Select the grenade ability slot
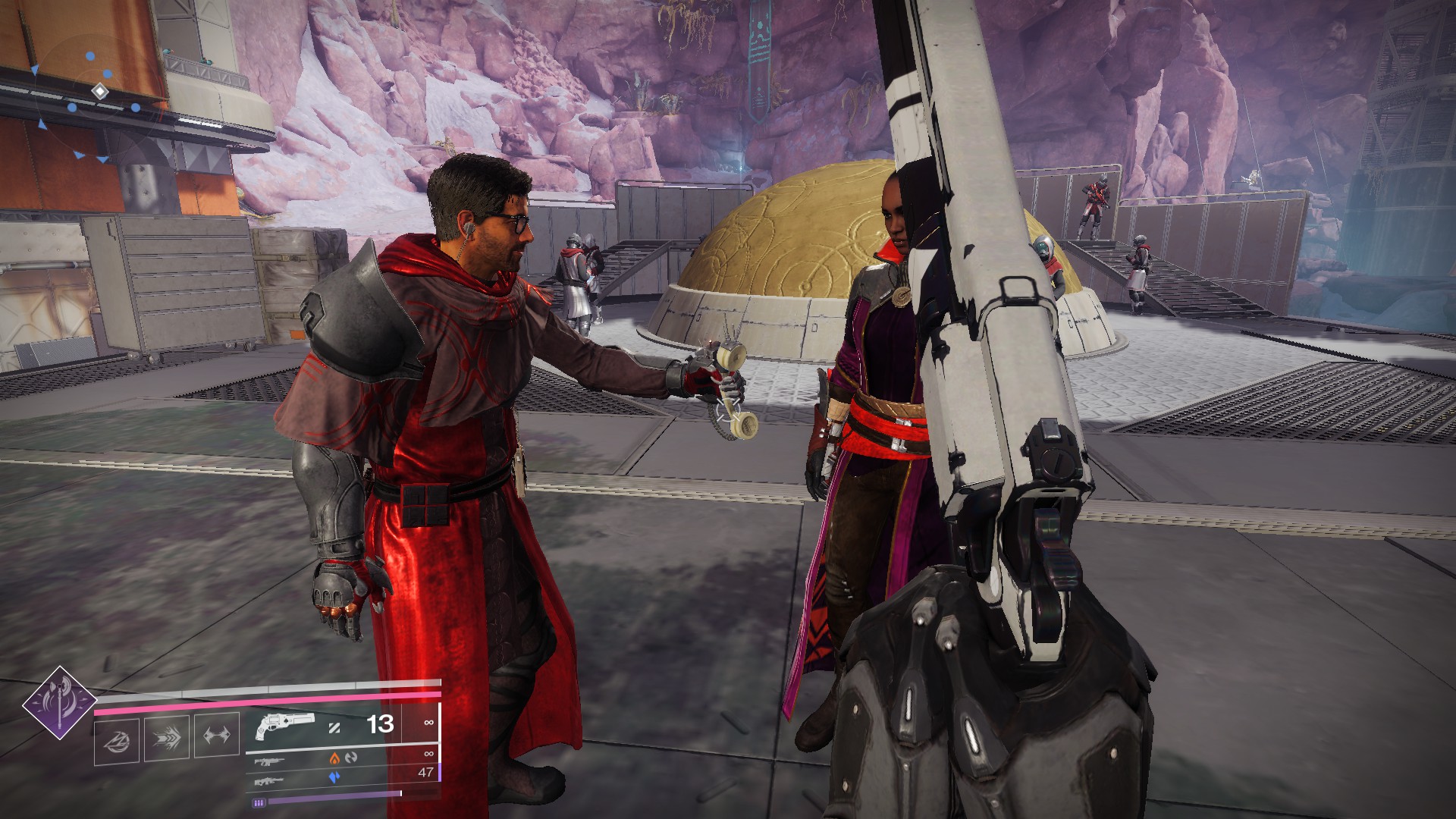Image resolution: width=1456 pixels, height=819 pixels. point(117,739)
